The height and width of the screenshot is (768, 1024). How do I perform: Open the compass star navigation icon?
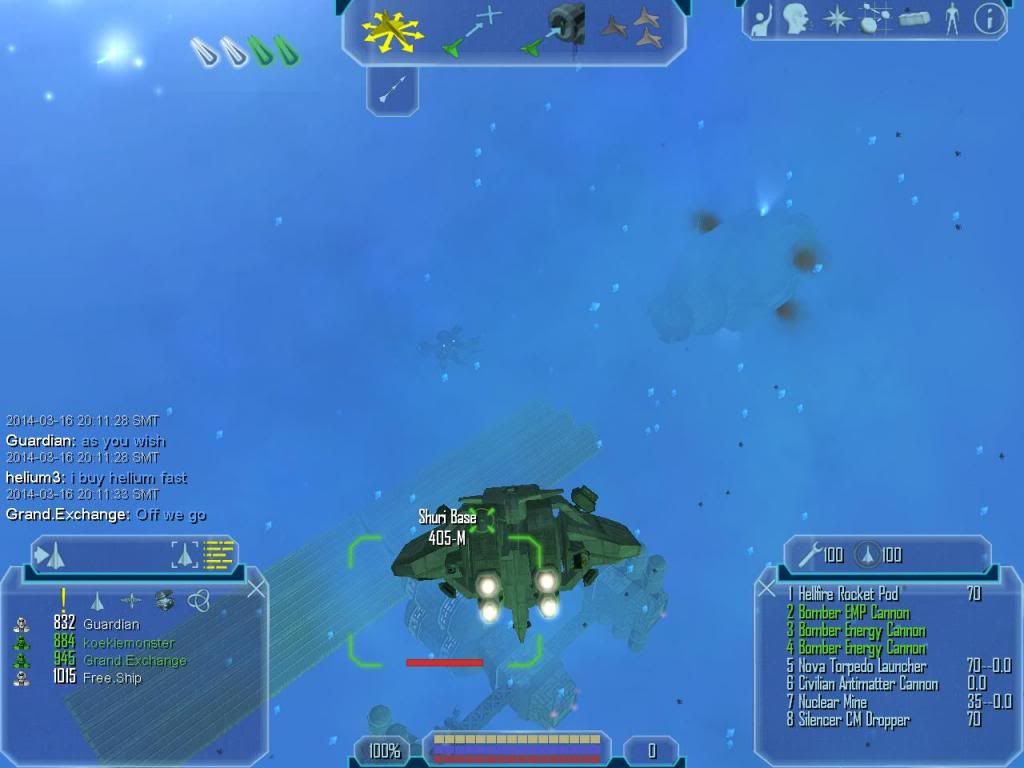[835, 18]
